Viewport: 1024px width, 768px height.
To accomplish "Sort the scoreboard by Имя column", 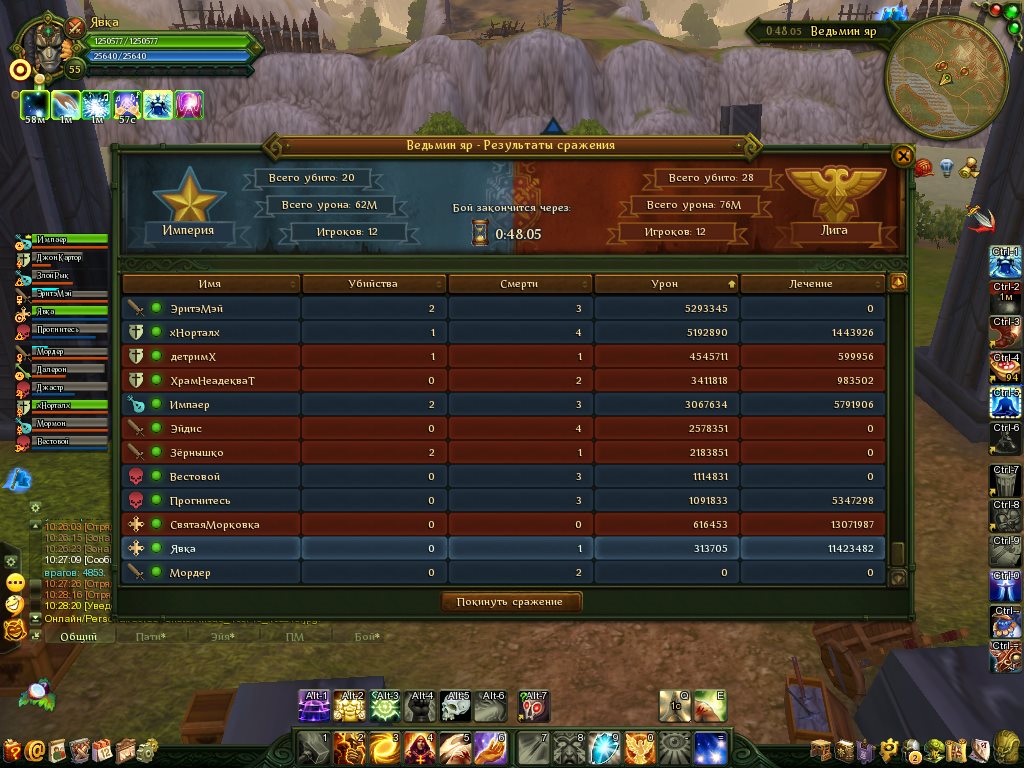I will coord(210,284).
